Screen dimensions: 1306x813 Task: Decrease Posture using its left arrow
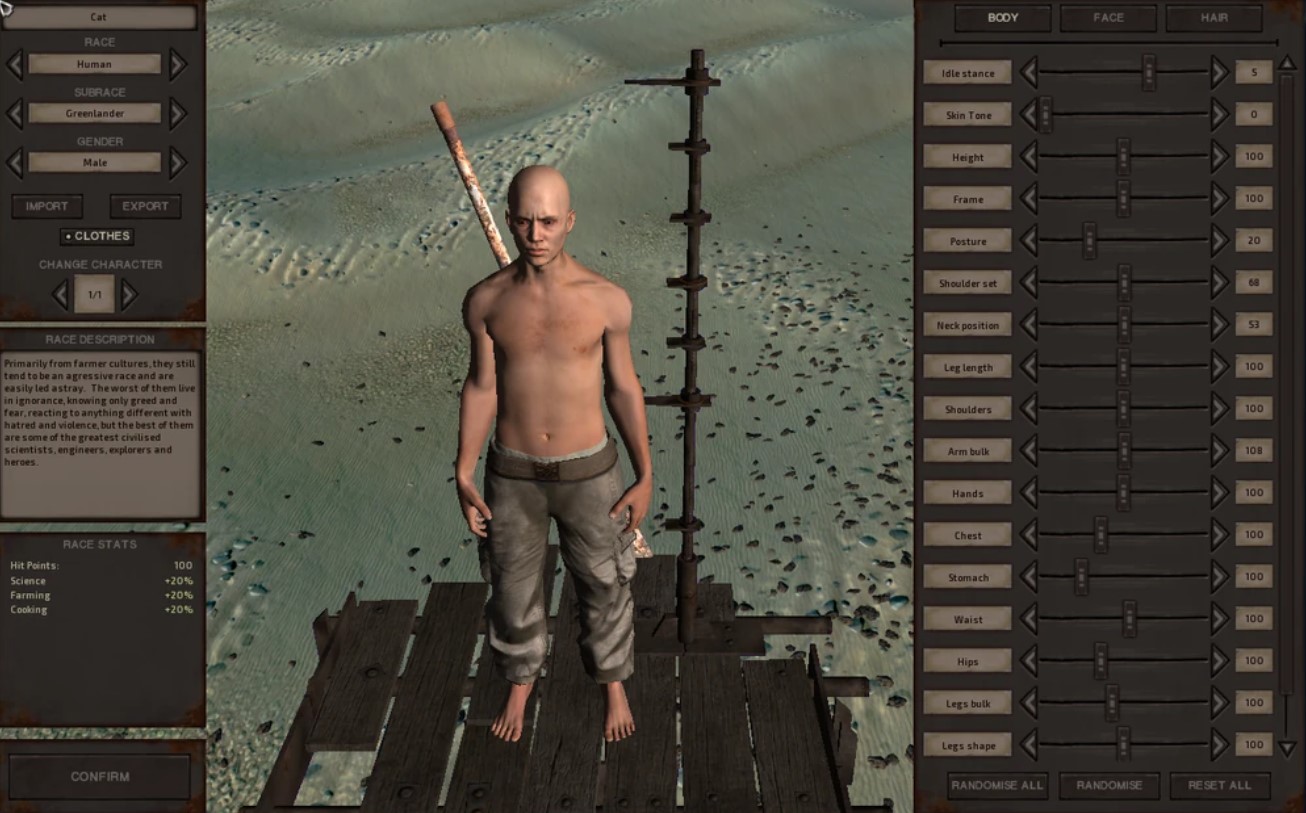pyautogui.click(x=1029, y=240)
